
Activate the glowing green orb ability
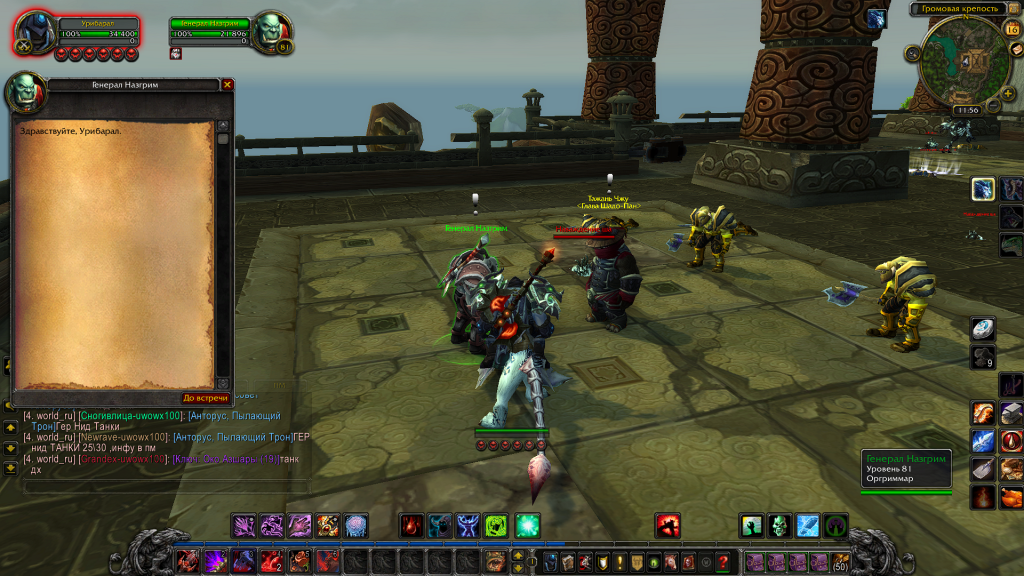pyautogui.click(x=527, y=525)
